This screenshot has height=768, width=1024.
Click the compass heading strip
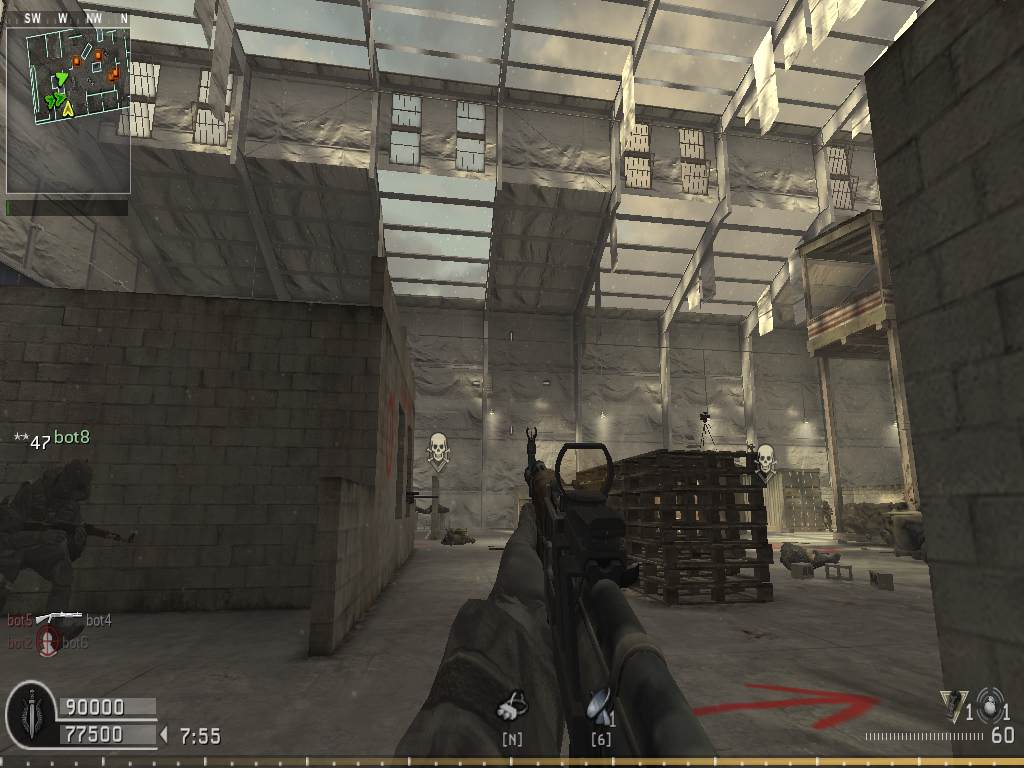point(68,18)
